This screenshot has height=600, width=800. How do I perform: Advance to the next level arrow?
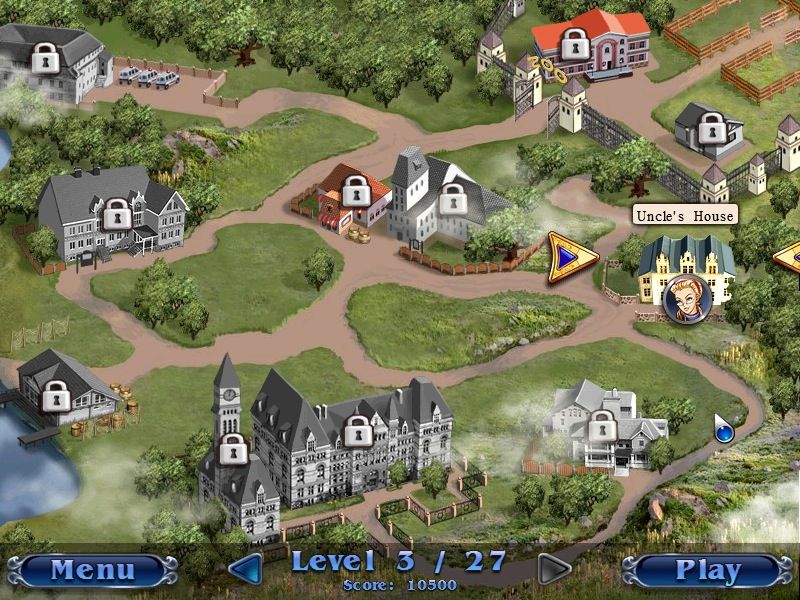(x=553, y=569)
